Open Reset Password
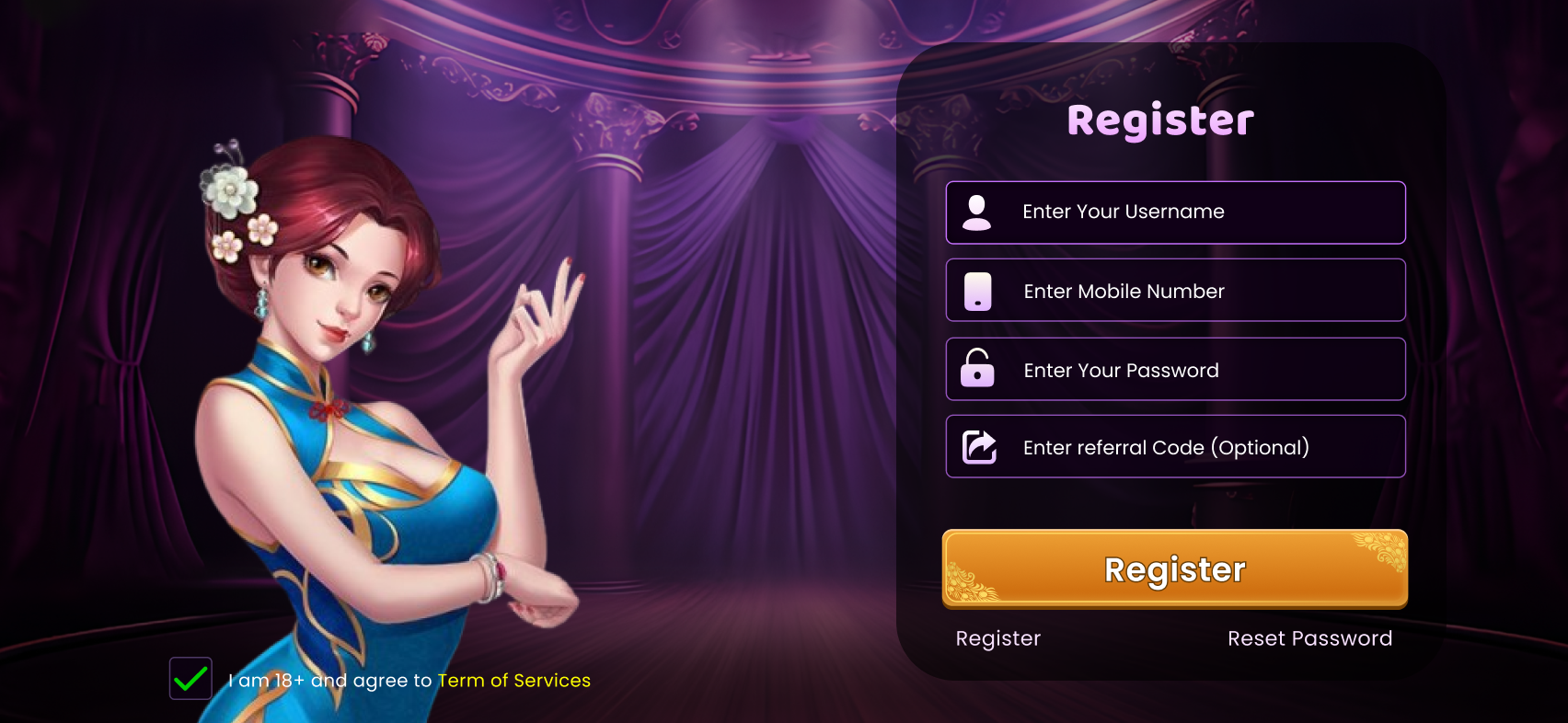The width and height of the screenshot is (1568, 723). pyautogui.click(x=1309, y=637)
